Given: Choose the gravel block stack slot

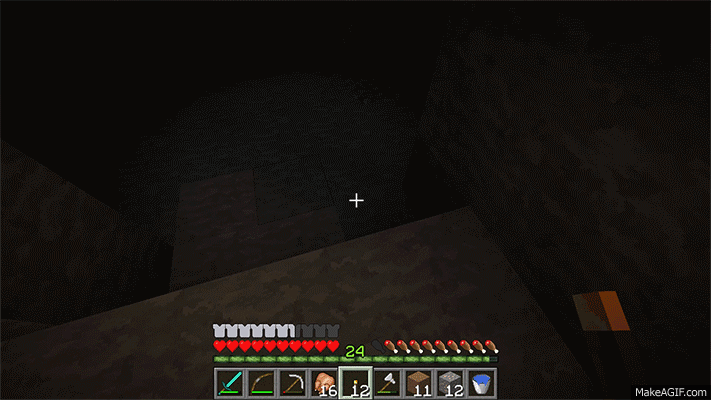Looking at the screenshot, I should point(451,383).
